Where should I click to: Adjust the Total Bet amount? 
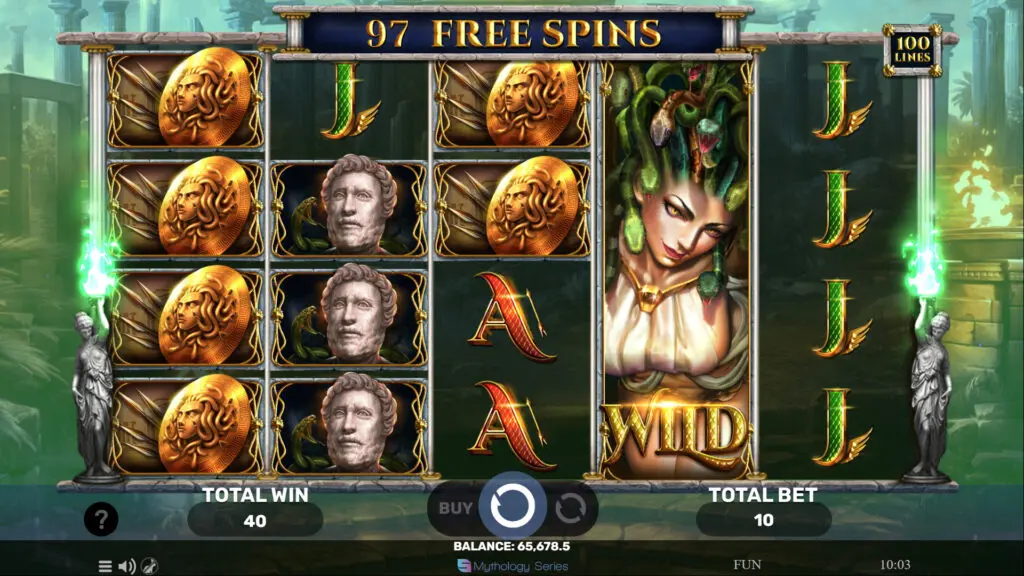tap(763, 520)
